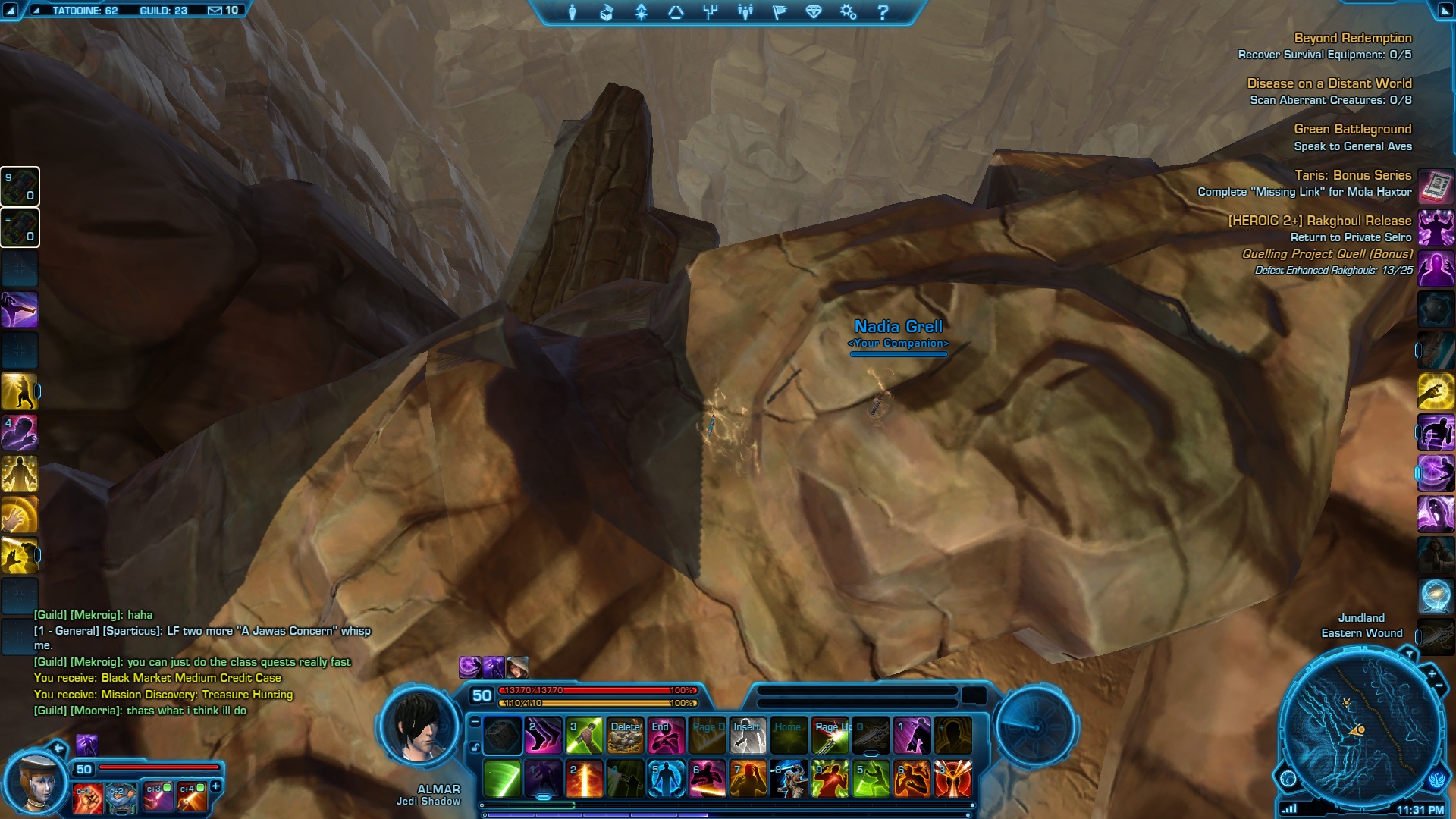Open the mail envelope indicator
This screenshot has width=1456, height=819.
(x=215, y=11)
